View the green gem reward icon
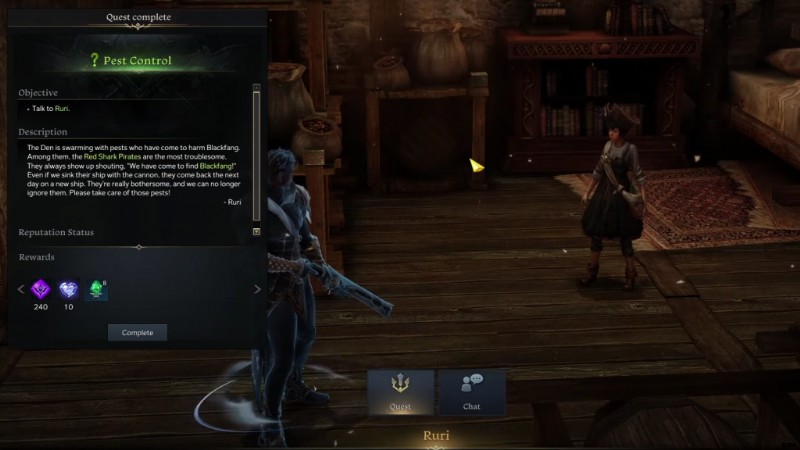This screenshot has width=800, height=450. click(98, 290)
